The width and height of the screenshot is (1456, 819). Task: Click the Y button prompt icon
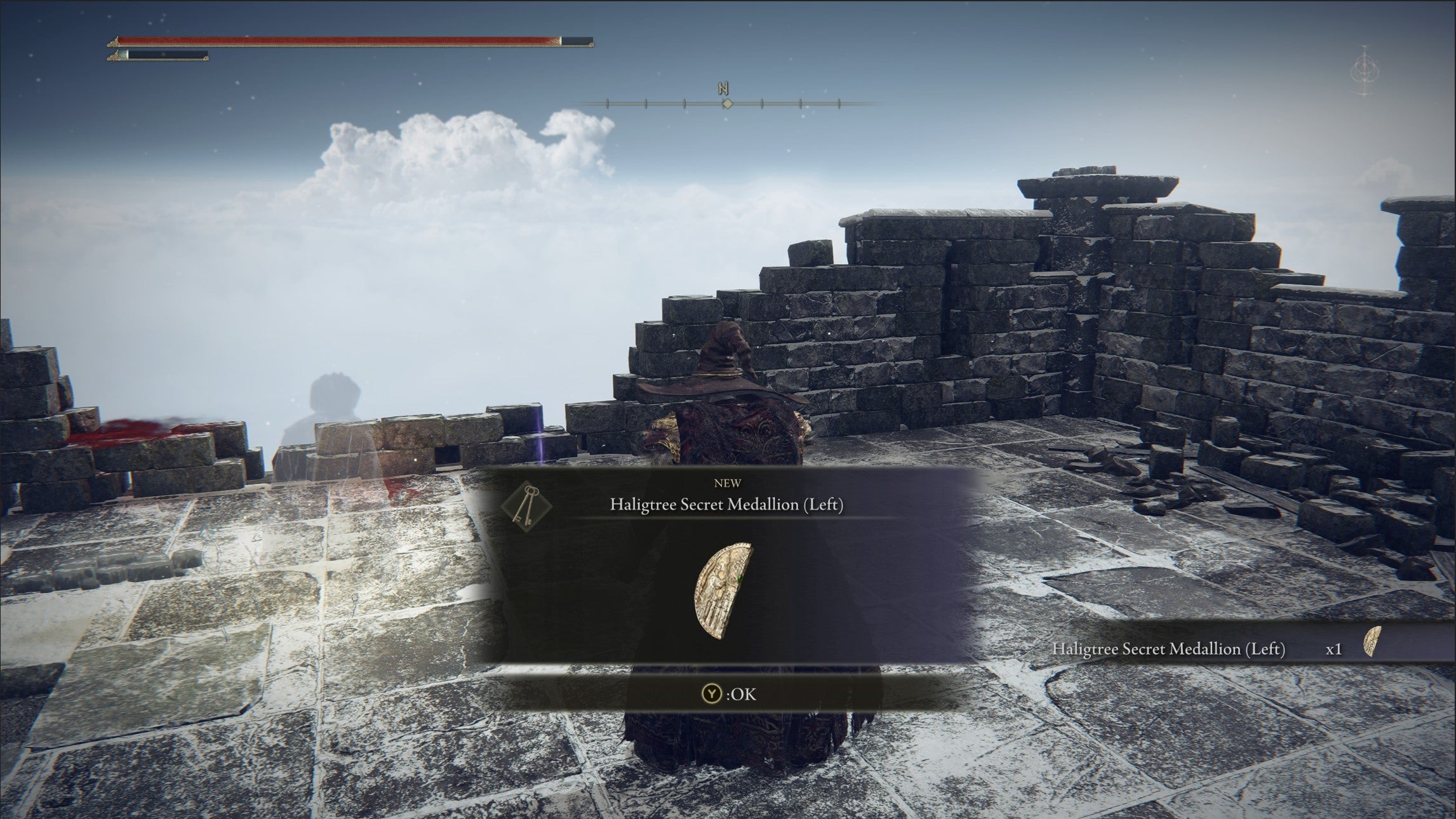(x=712, y=693)
